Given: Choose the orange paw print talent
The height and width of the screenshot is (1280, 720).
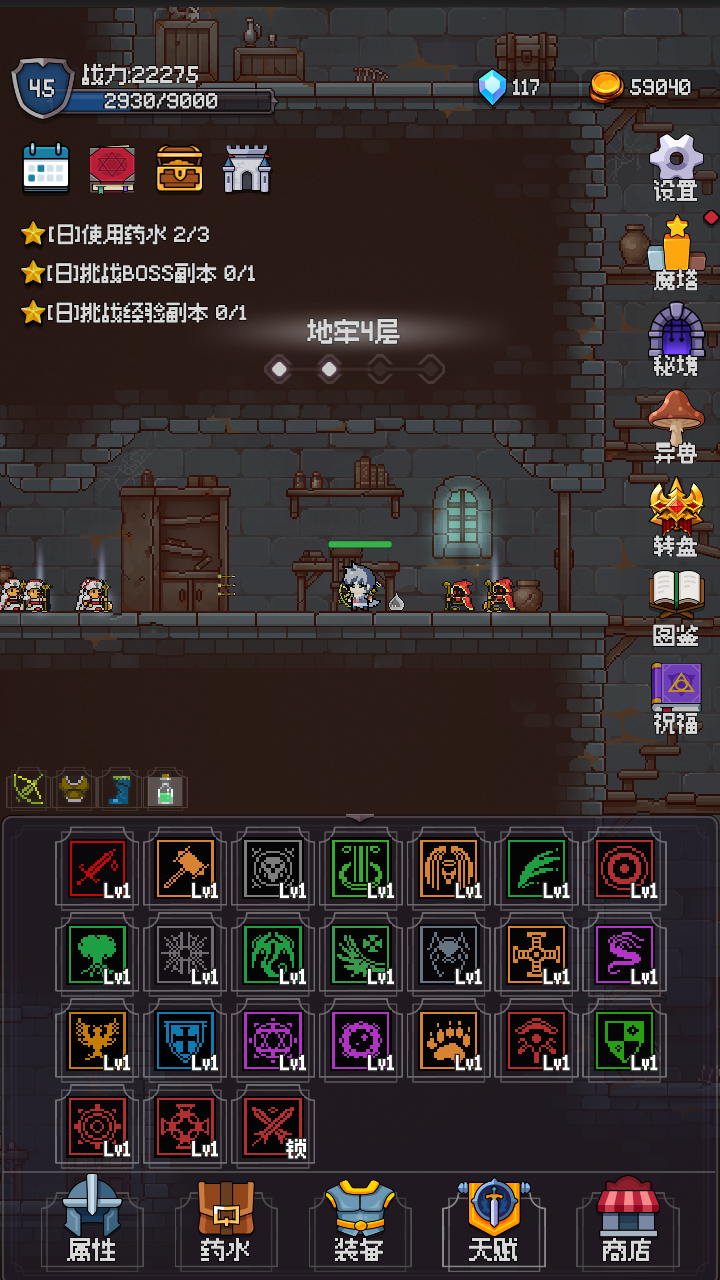Looking at the screenshot, I should [449, 1040].
